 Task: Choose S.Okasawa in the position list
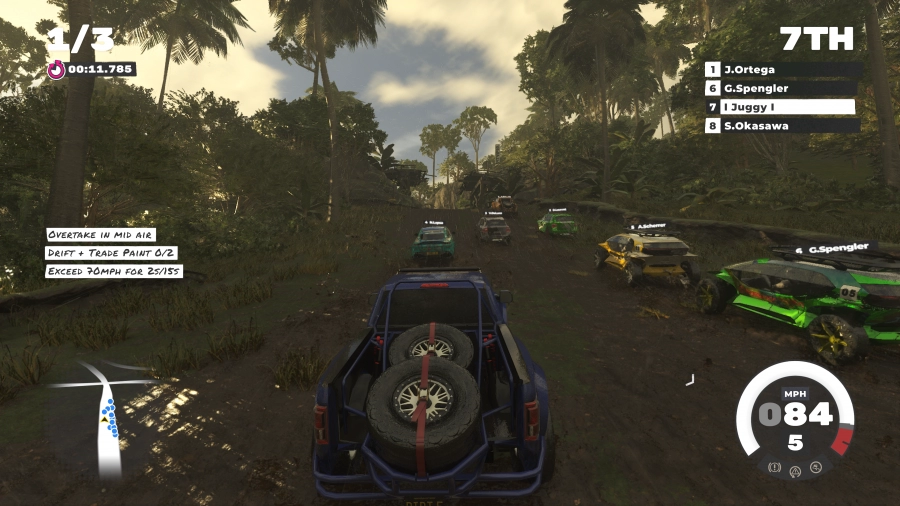(783, 126)
